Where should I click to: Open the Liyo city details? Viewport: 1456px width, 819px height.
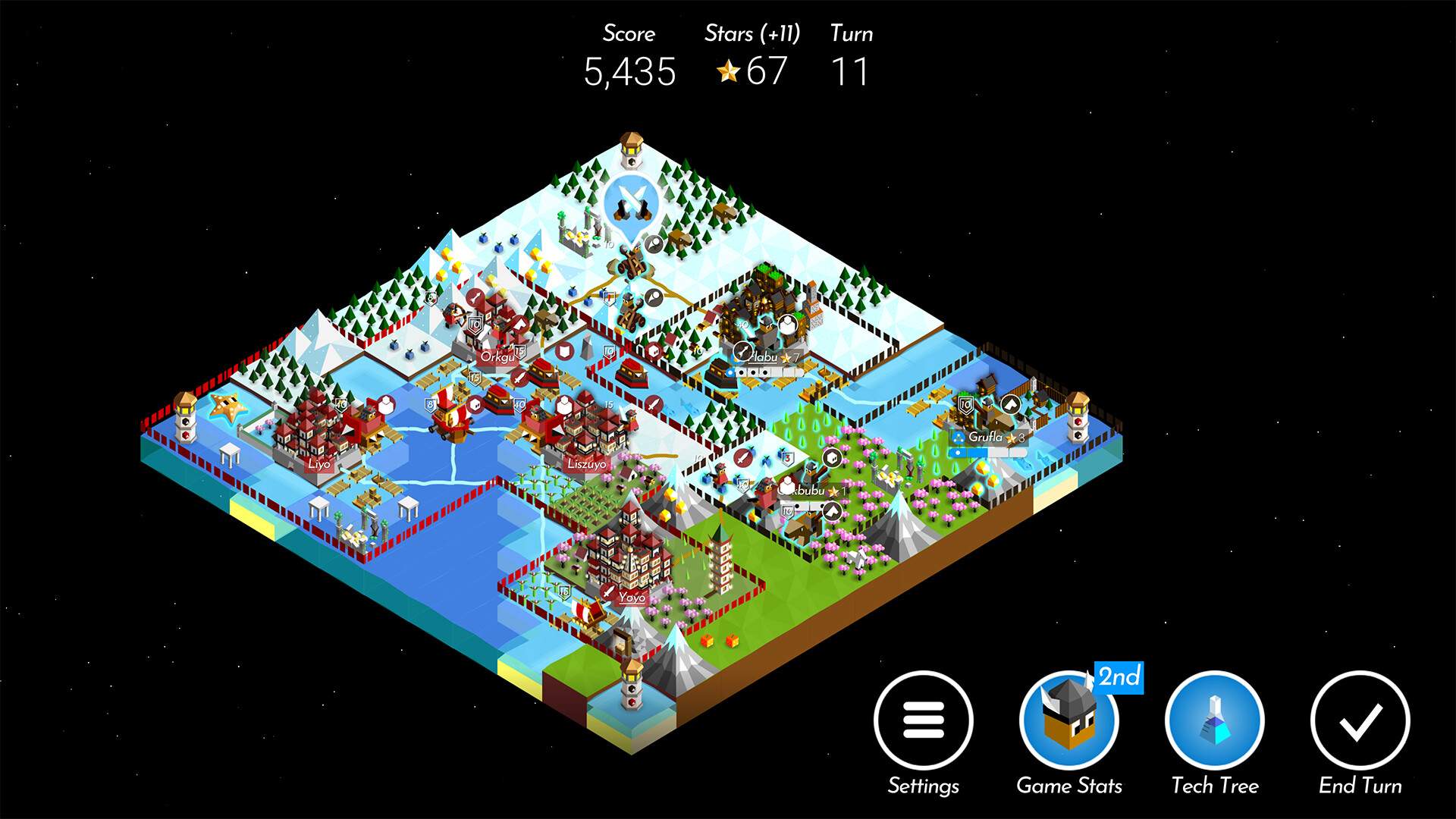[318, 465]
